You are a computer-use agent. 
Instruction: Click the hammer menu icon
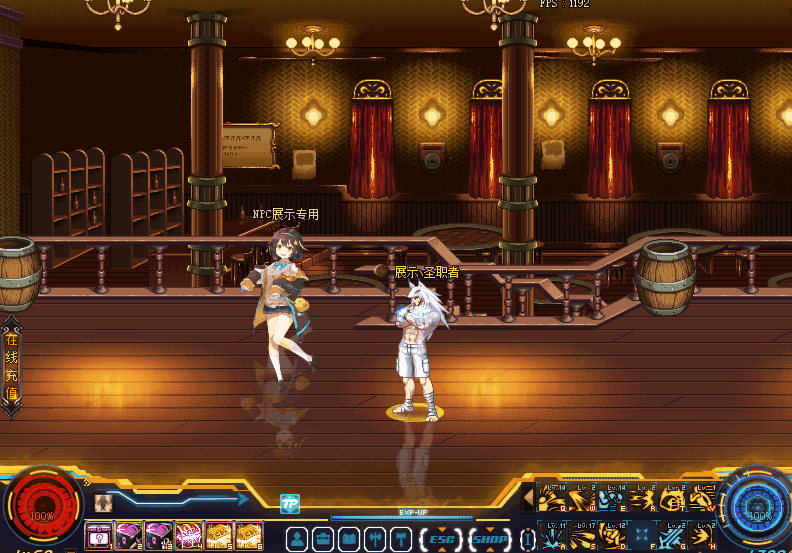(x=400, y=539)
